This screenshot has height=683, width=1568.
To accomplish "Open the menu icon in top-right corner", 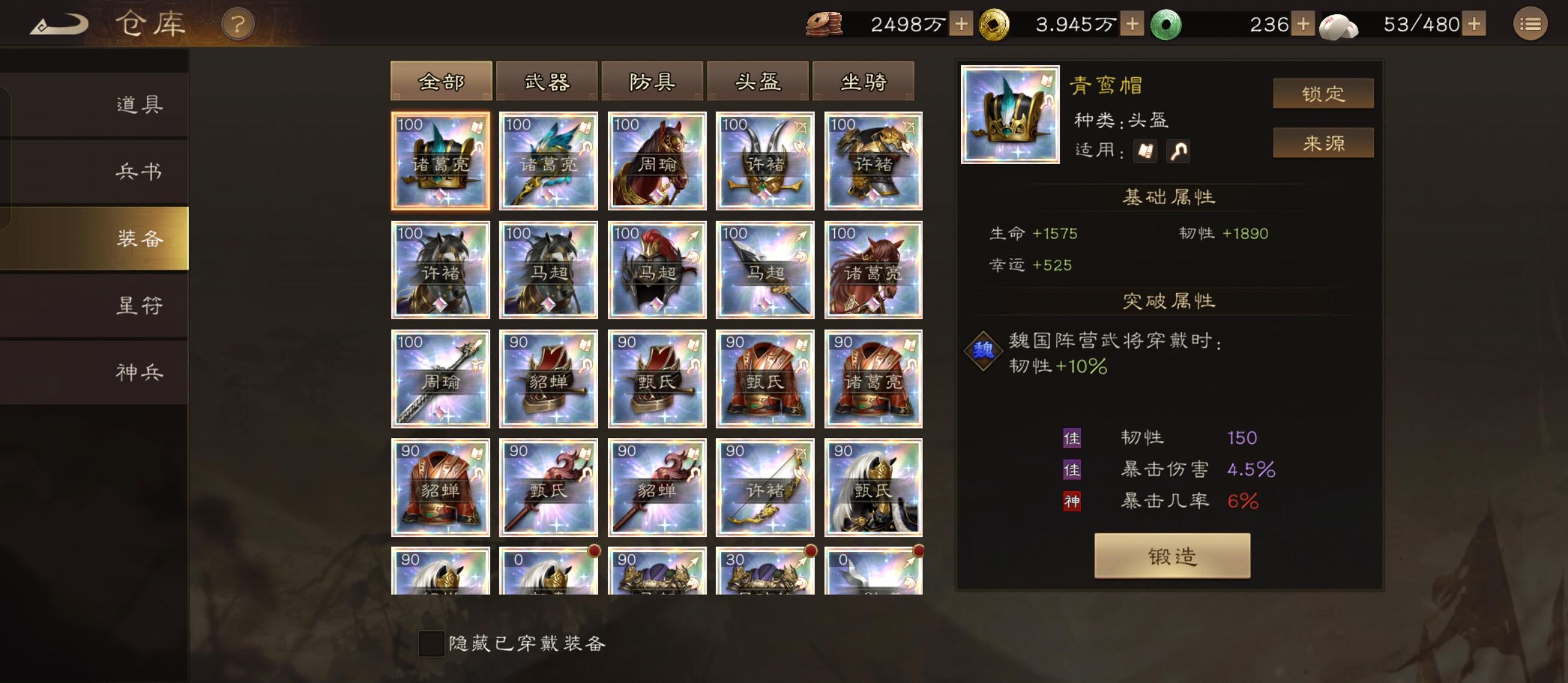I will (1533, 25).
